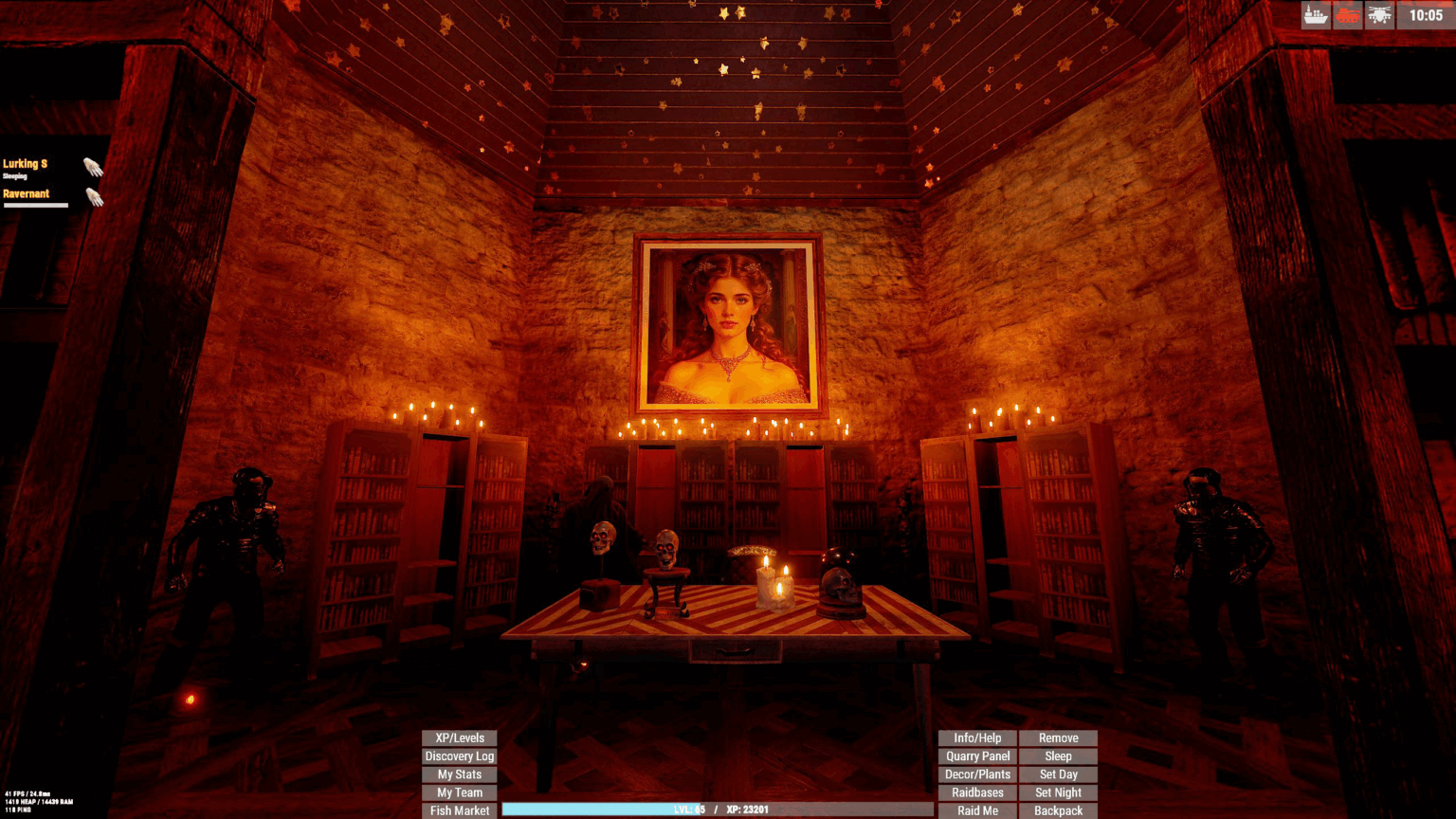Click the Raidbases button
This screenshot has height=819, width=1456.
tap(976, 792)
